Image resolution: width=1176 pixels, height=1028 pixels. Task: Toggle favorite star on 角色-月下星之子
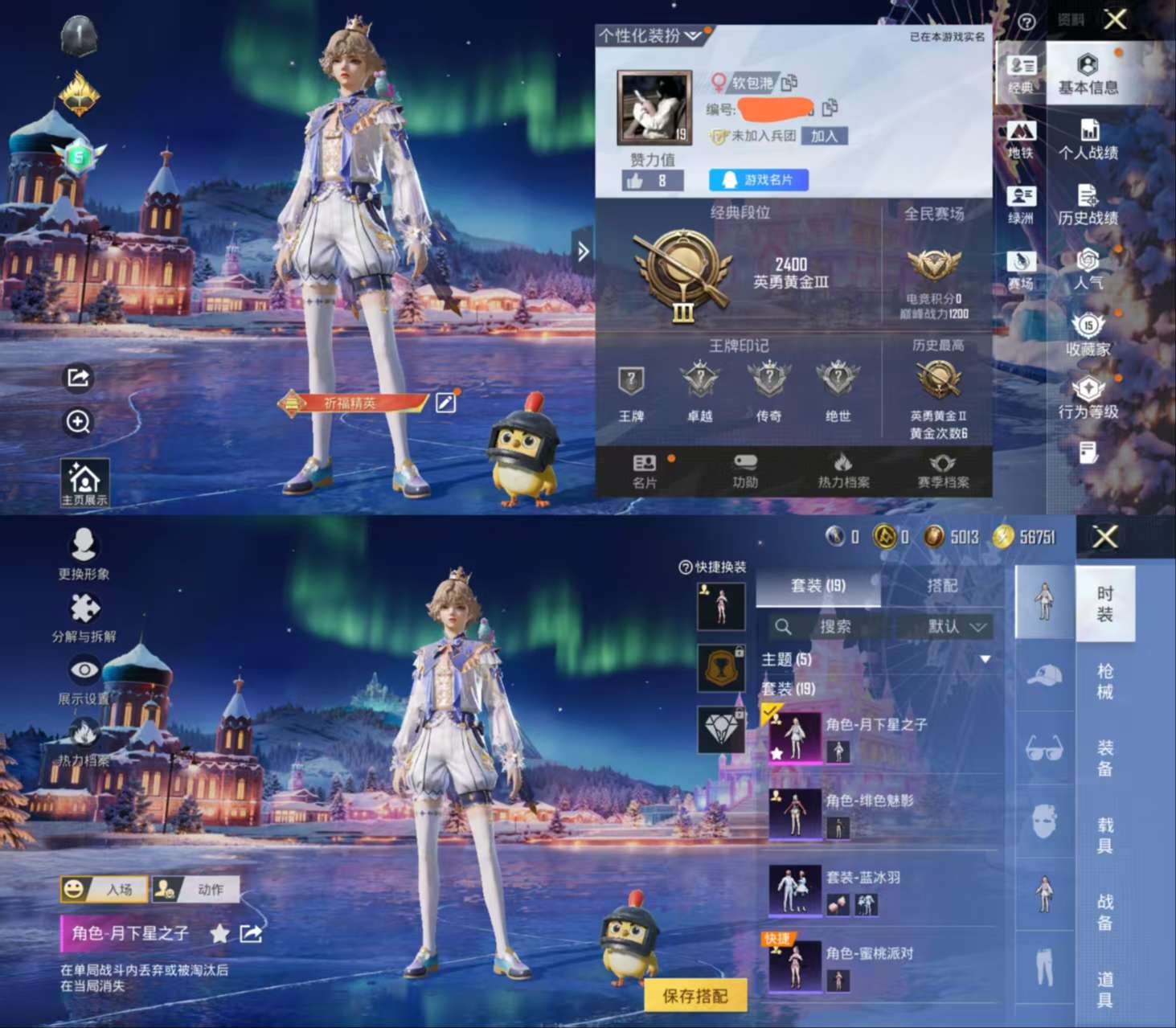[x=218, y=934]
